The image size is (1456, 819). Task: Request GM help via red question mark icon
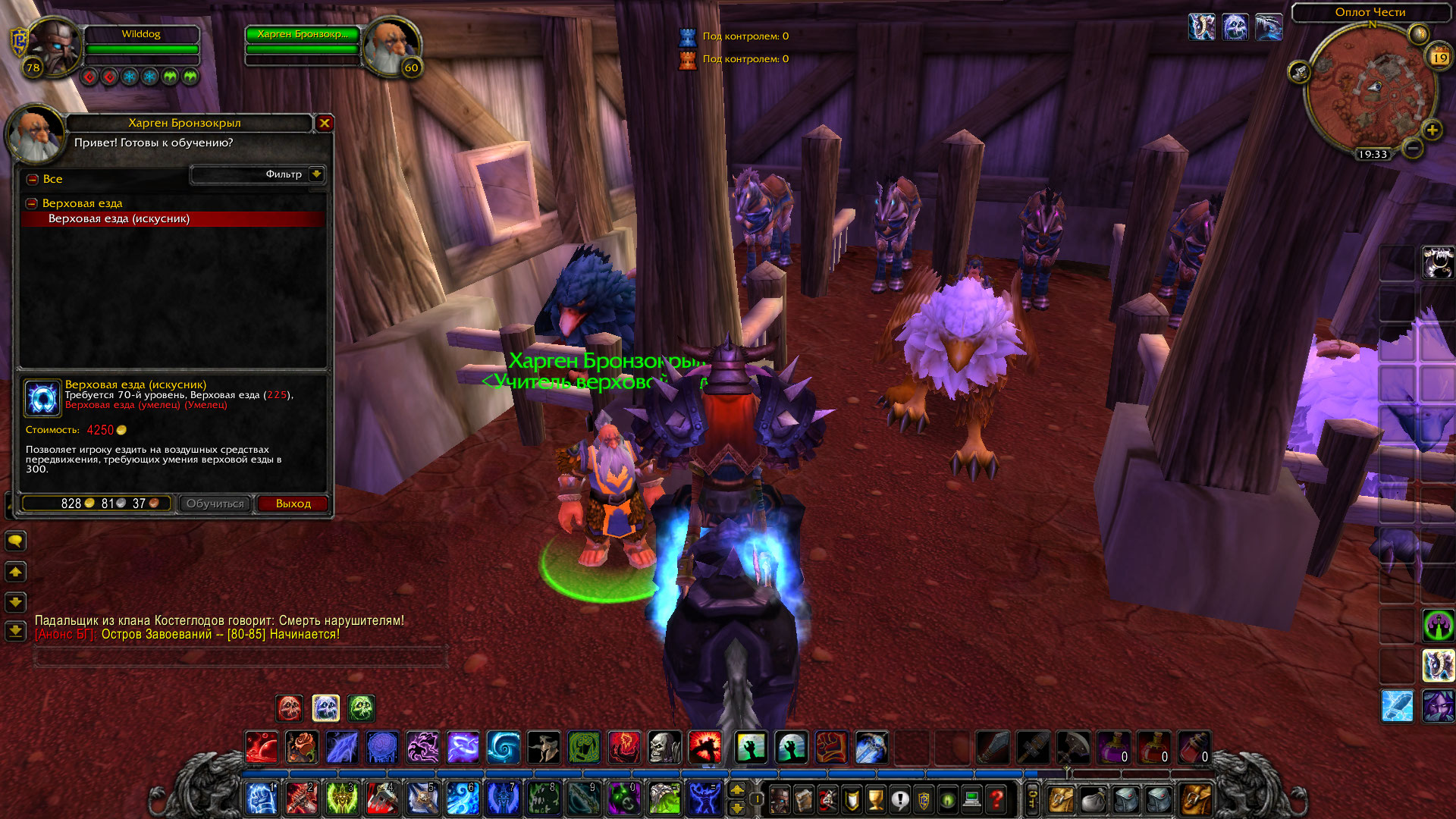[996, 799]
